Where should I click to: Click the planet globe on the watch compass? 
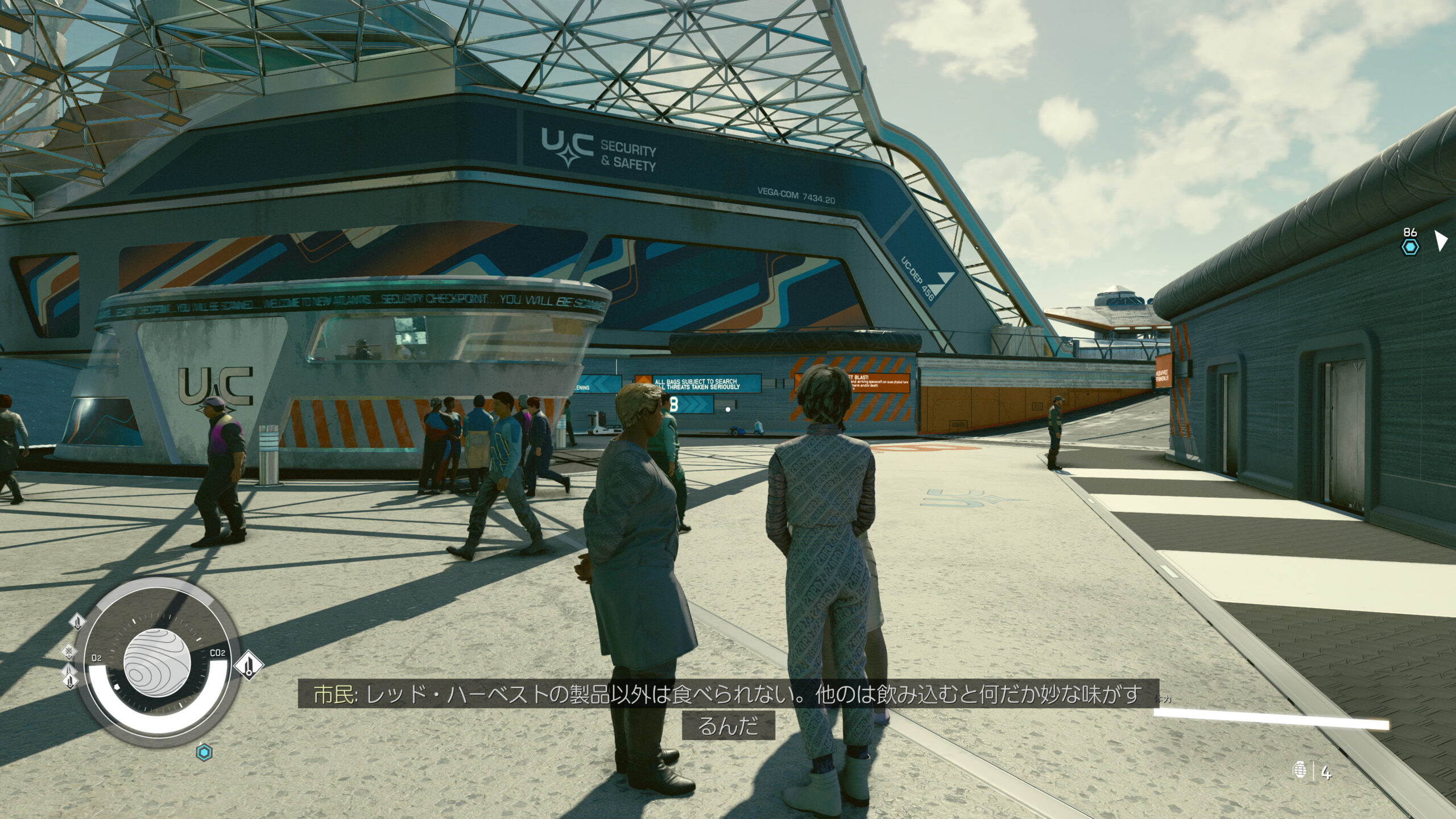click(156, 664)
